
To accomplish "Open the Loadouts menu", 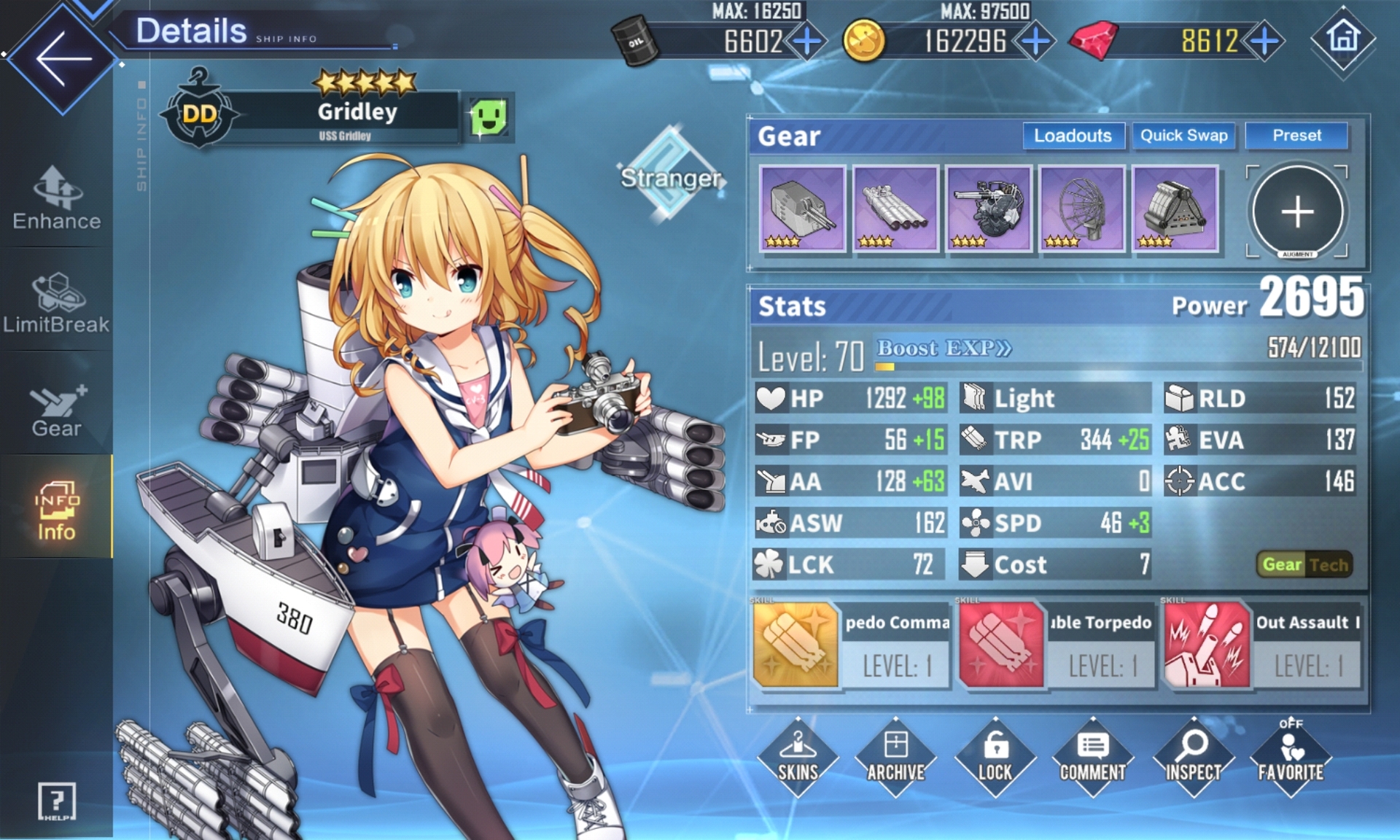I will [x=1073, y=136].
